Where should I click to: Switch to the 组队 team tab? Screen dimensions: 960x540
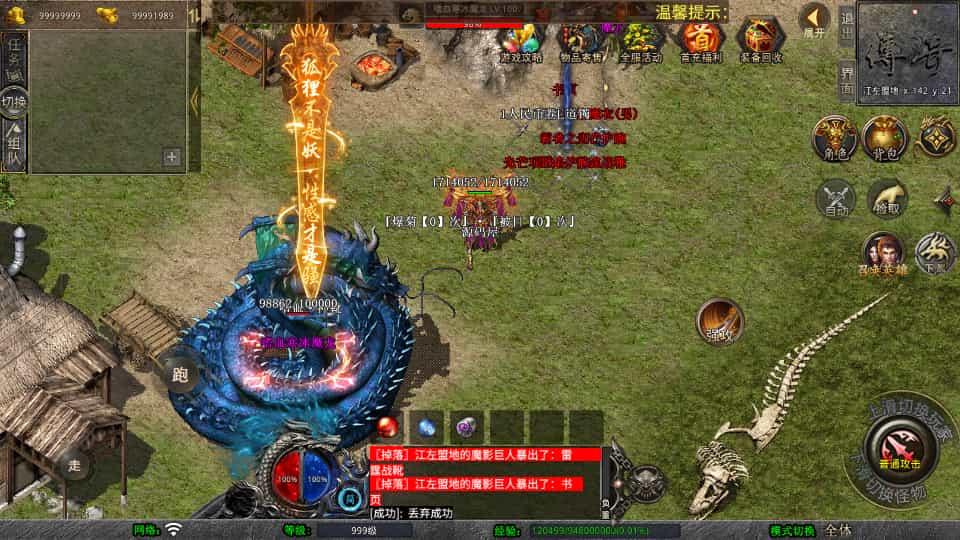pos(14,145)
